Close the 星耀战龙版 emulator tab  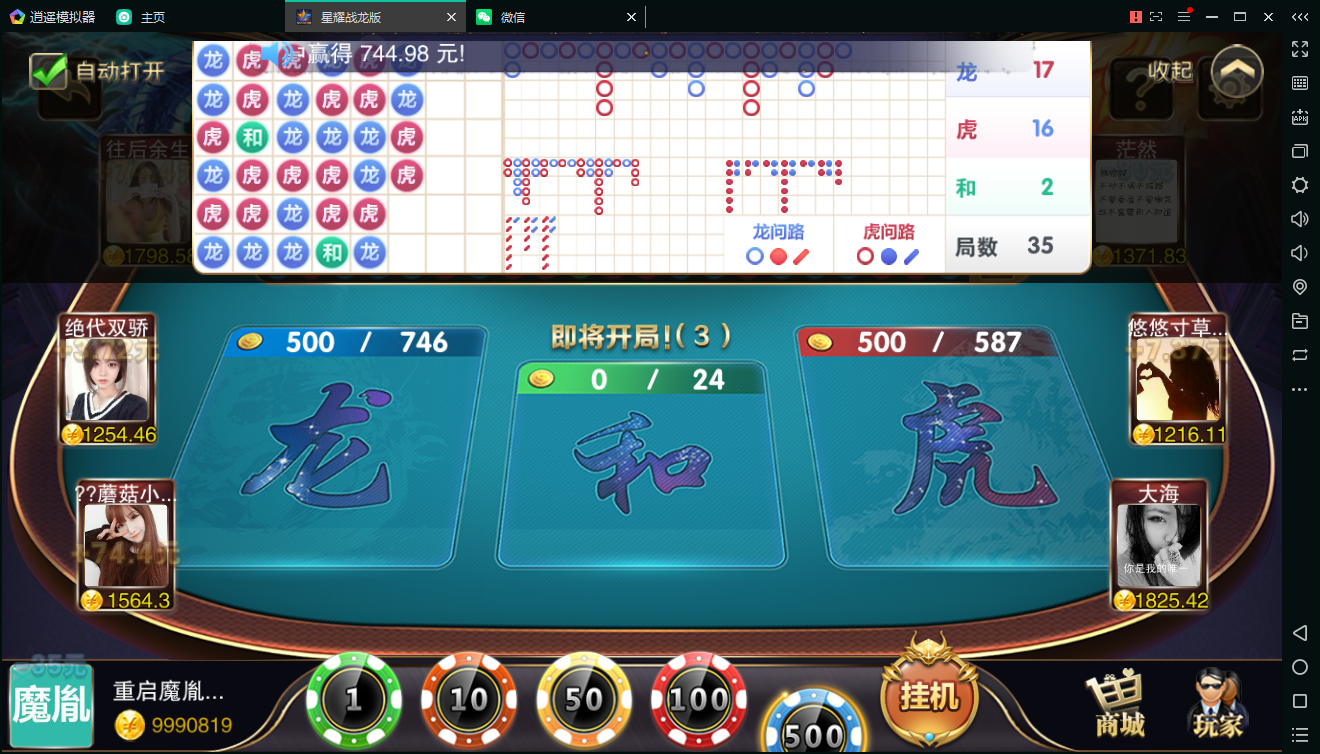[451, 17]
